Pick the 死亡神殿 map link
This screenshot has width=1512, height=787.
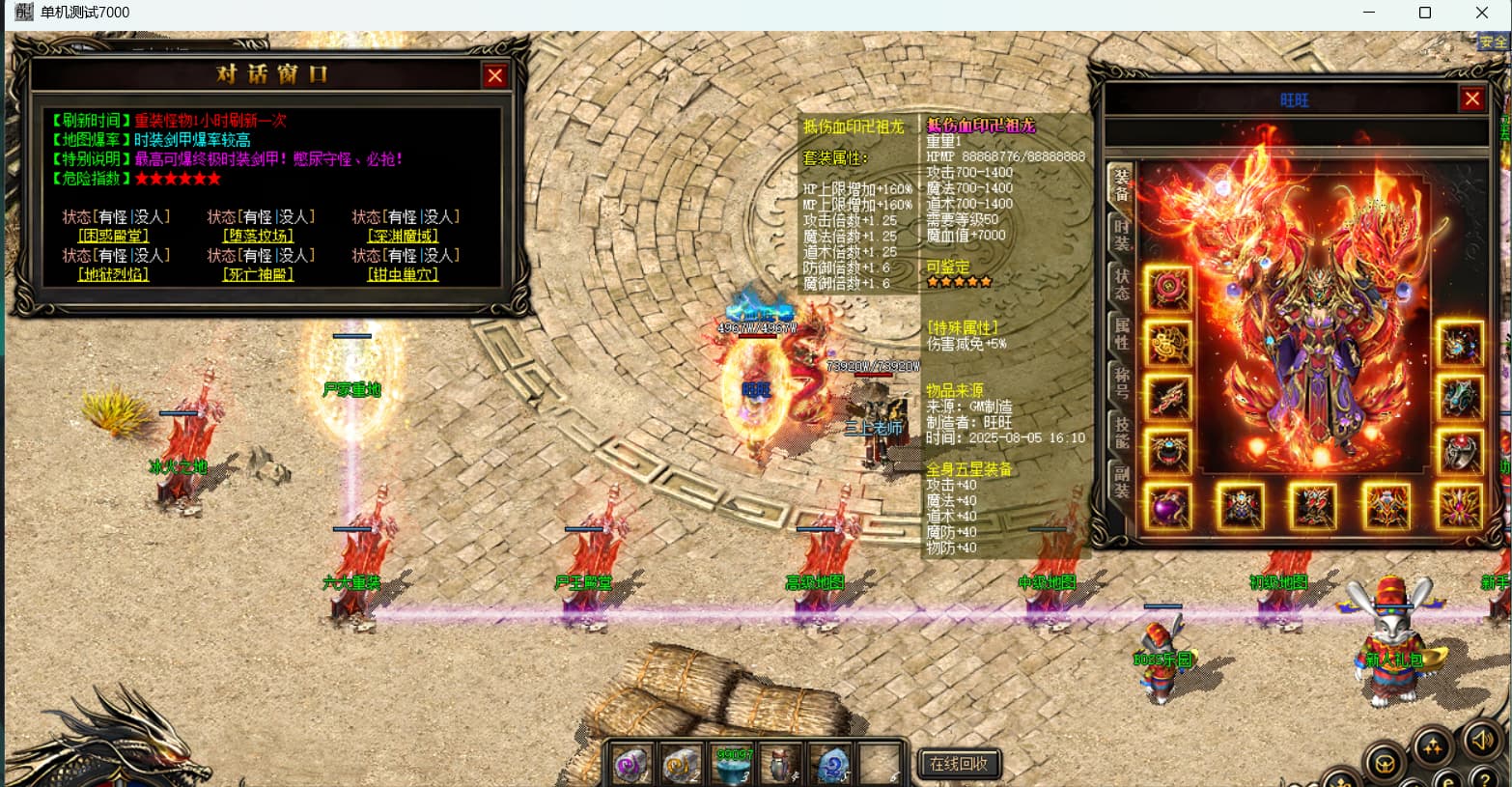click(258, 274)
